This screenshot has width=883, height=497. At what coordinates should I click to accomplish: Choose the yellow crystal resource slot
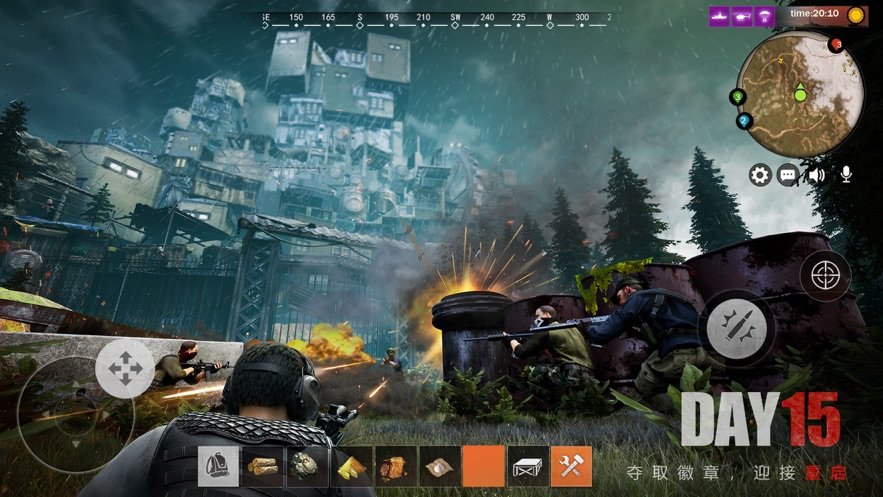350,466
